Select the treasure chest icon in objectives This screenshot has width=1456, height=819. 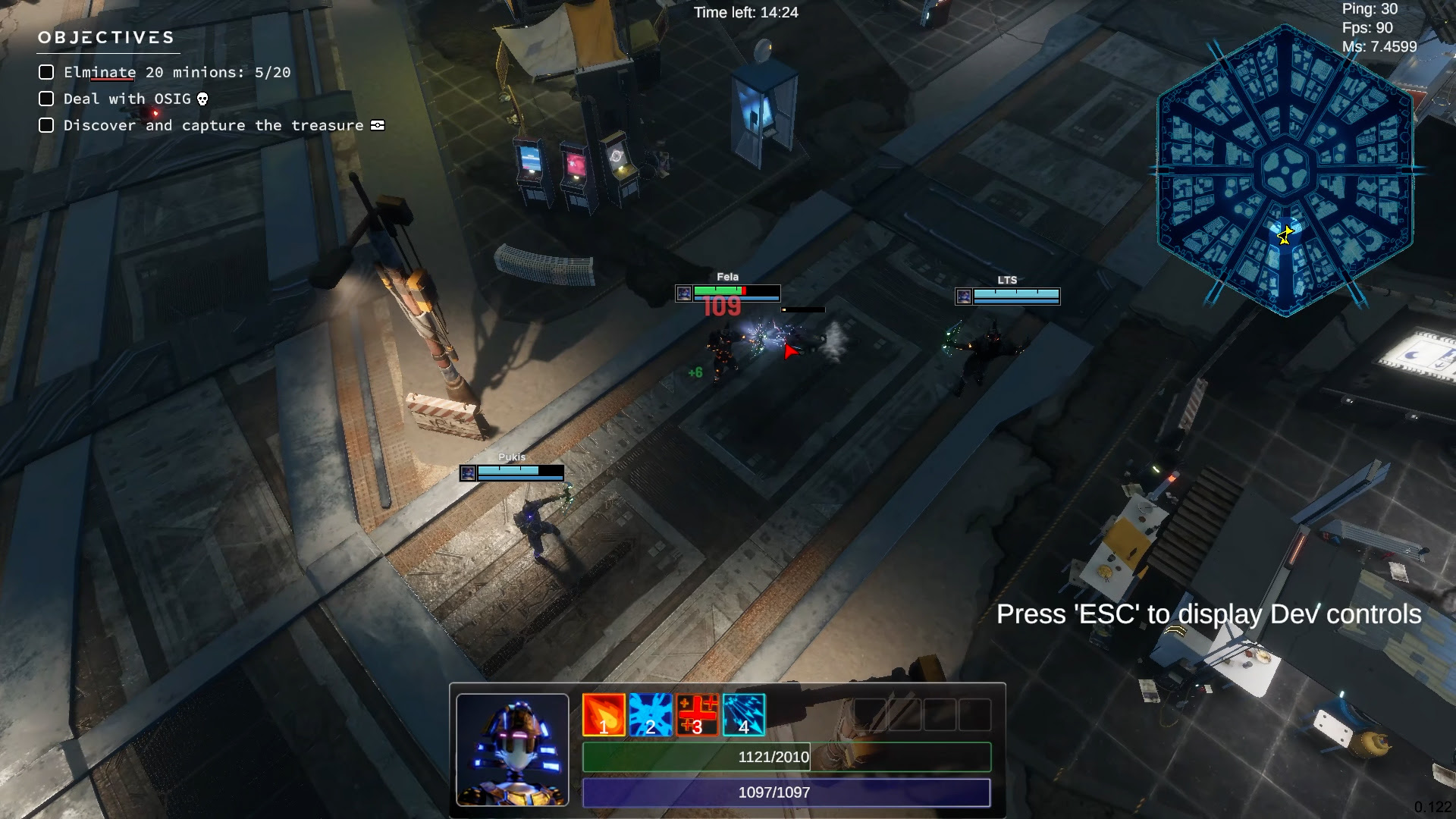[378, 125]
